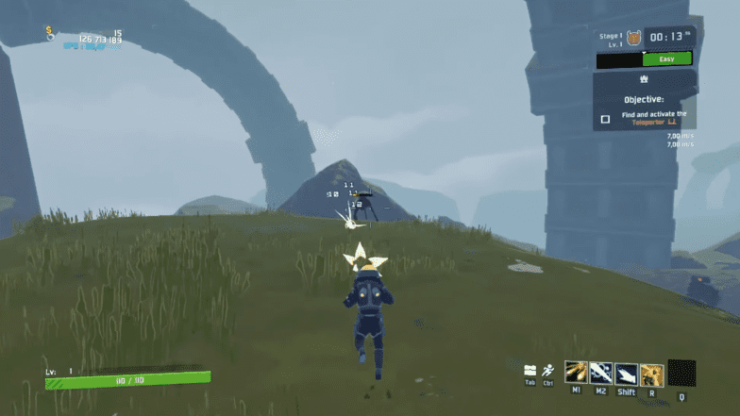Select the empty equipment slot above Q

point(681,372)
